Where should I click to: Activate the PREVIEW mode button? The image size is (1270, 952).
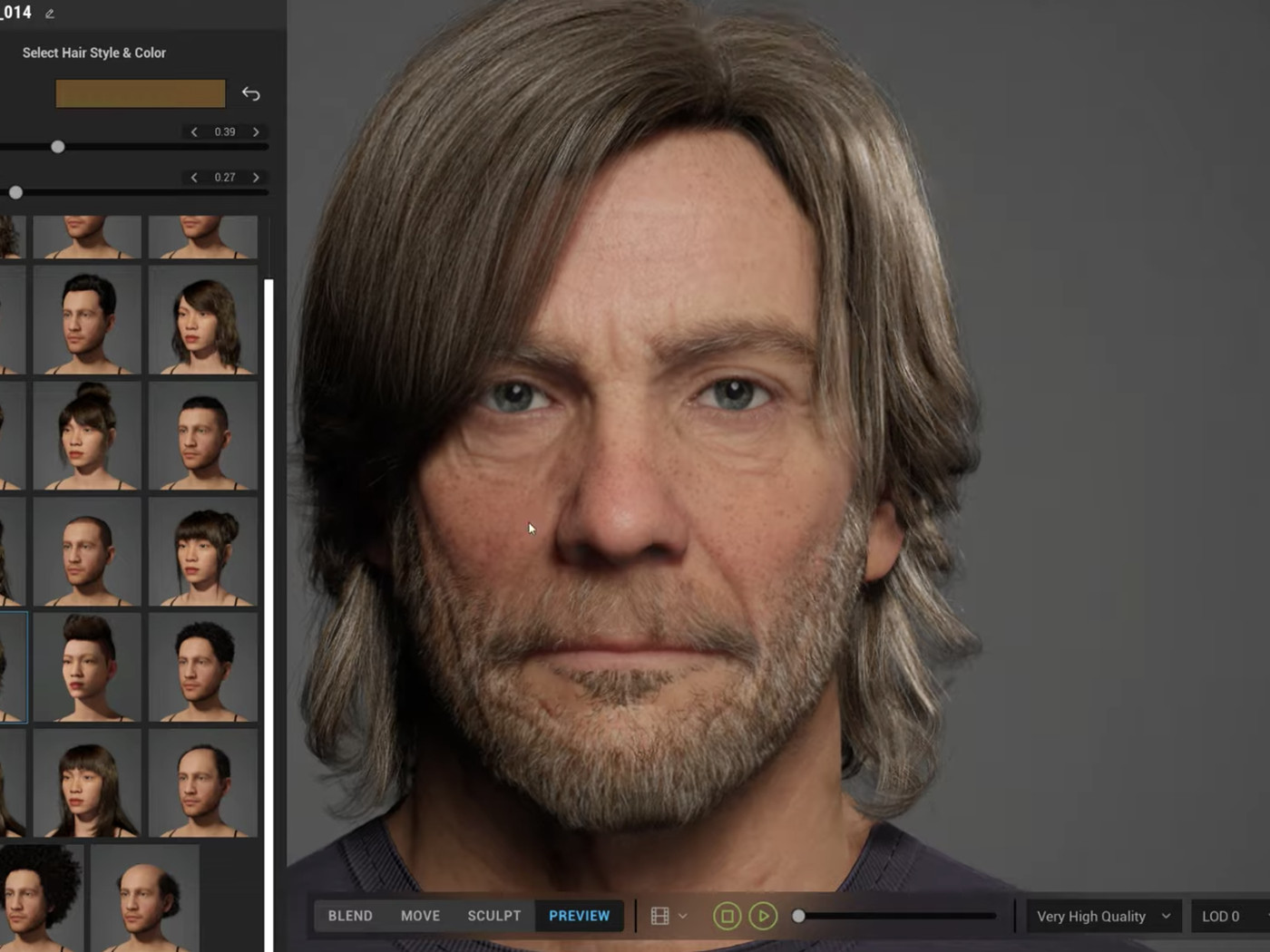579,916
